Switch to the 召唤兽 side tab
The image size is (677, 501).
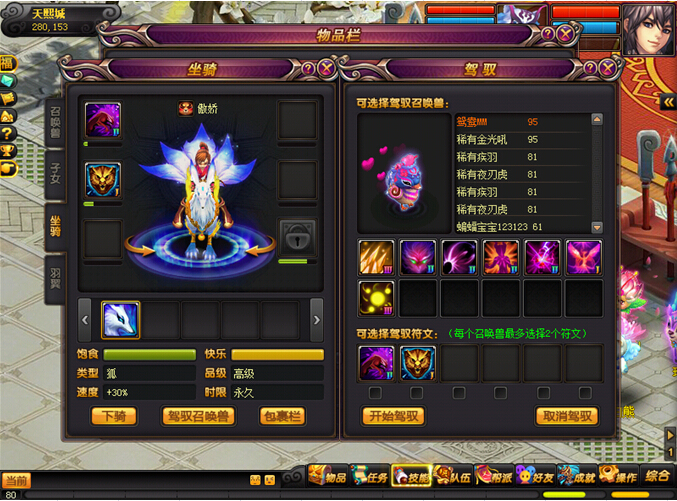(56, 122)
